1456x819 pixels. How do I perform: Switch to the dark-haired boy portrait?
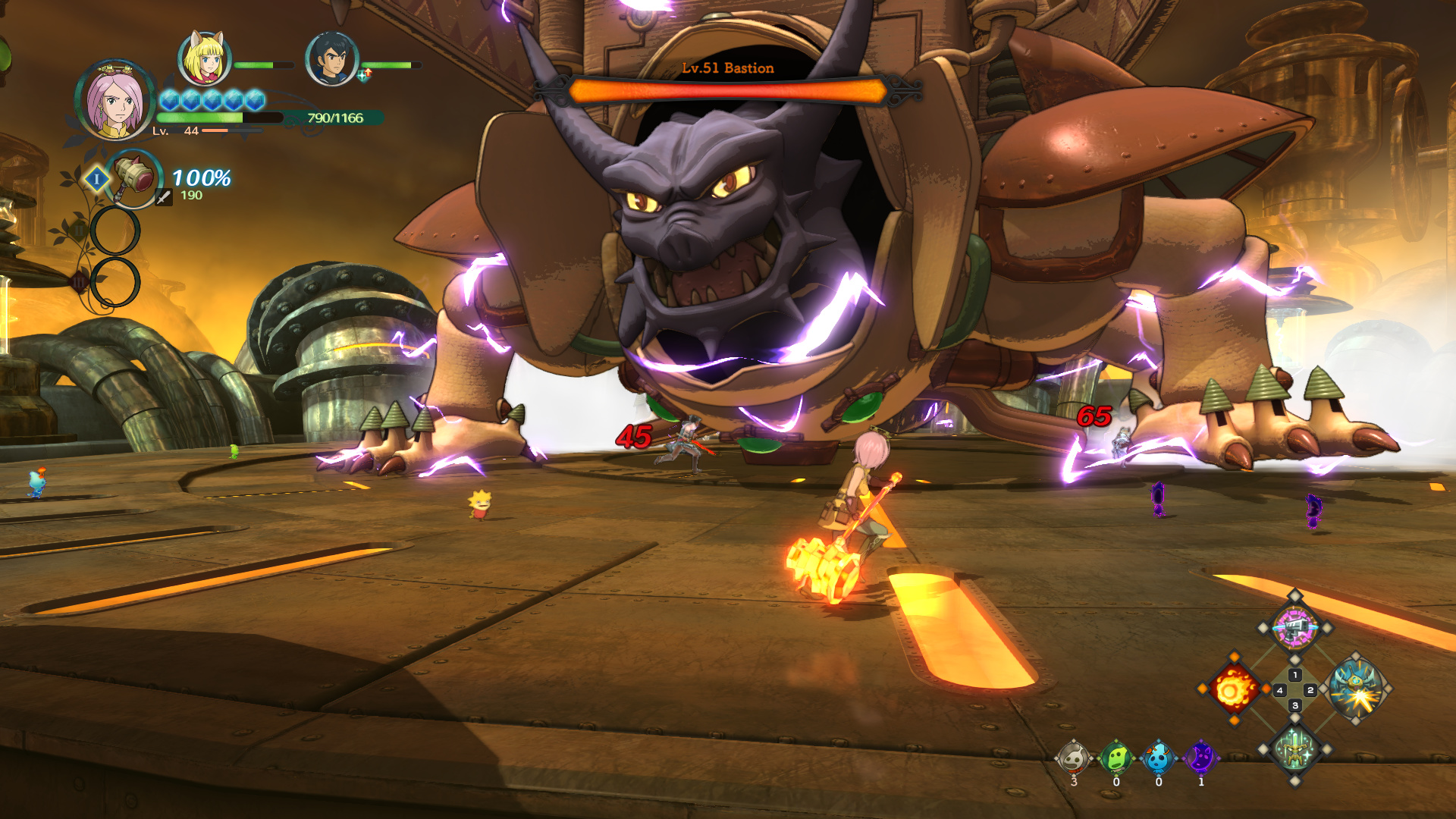click(x=331, y=58)
